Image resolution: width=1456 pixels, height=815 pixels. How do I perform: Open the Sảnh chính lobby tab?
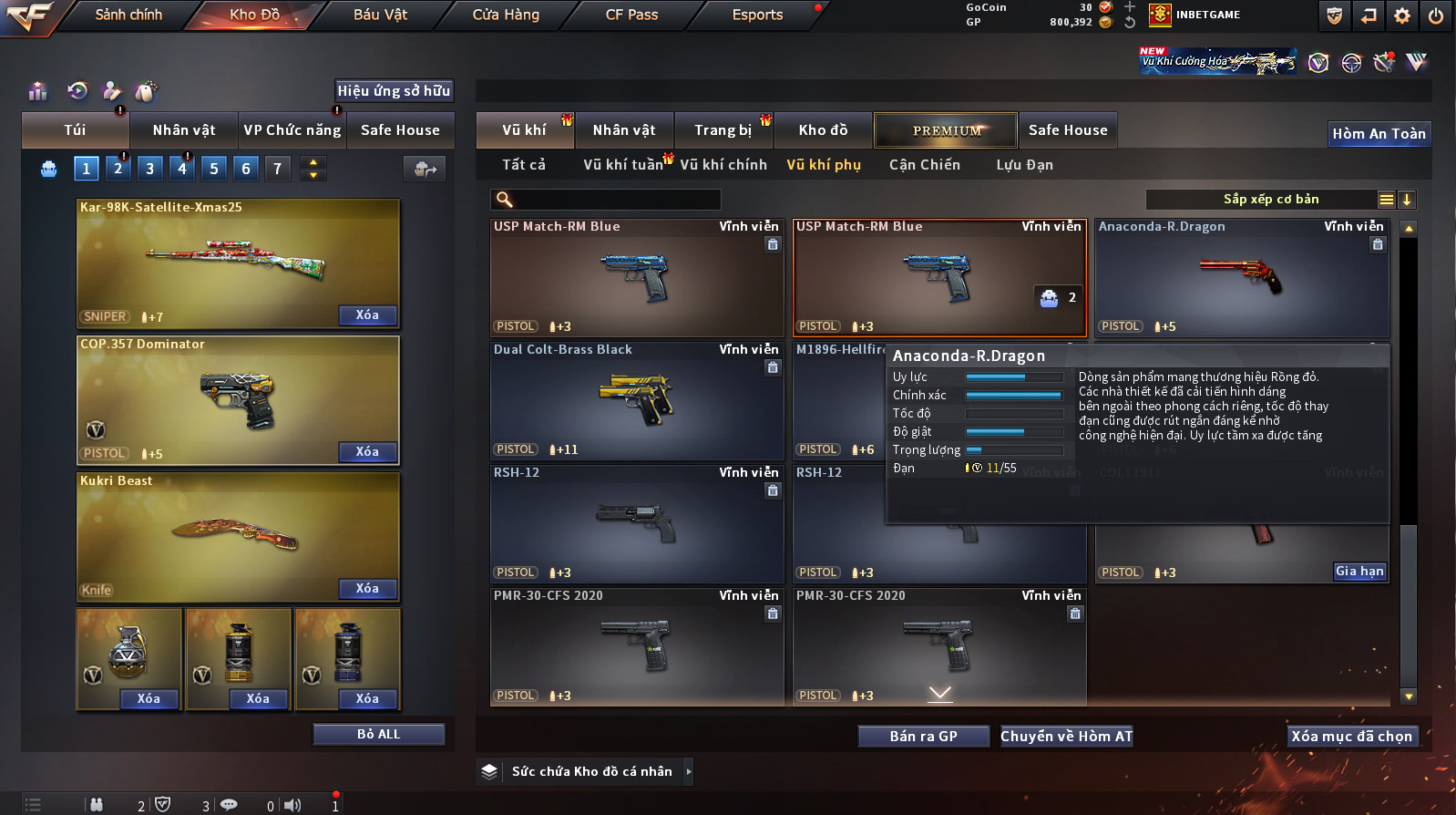[128, 15]
